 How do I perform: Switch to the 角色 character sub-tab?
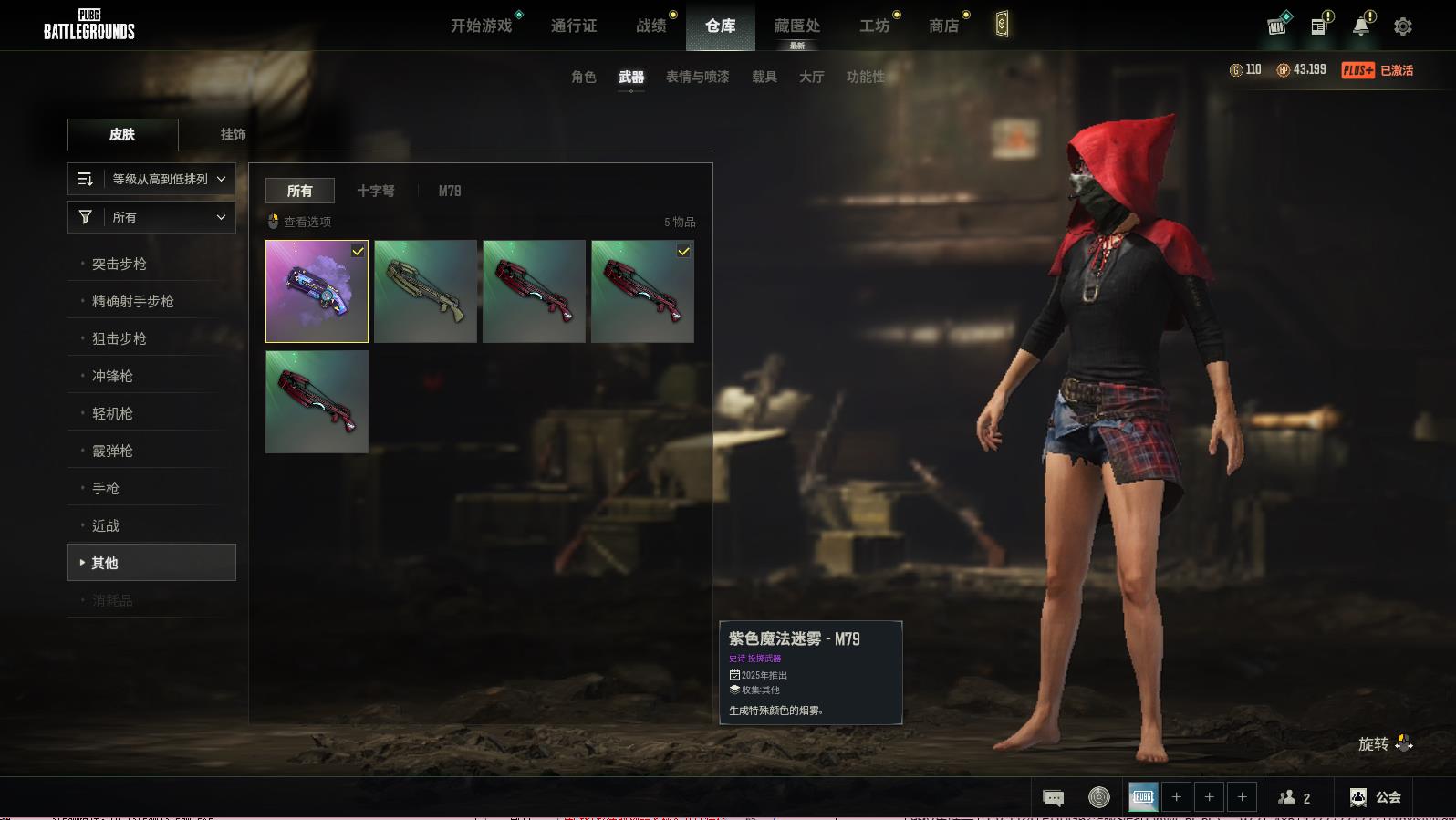tap(583, 77)
